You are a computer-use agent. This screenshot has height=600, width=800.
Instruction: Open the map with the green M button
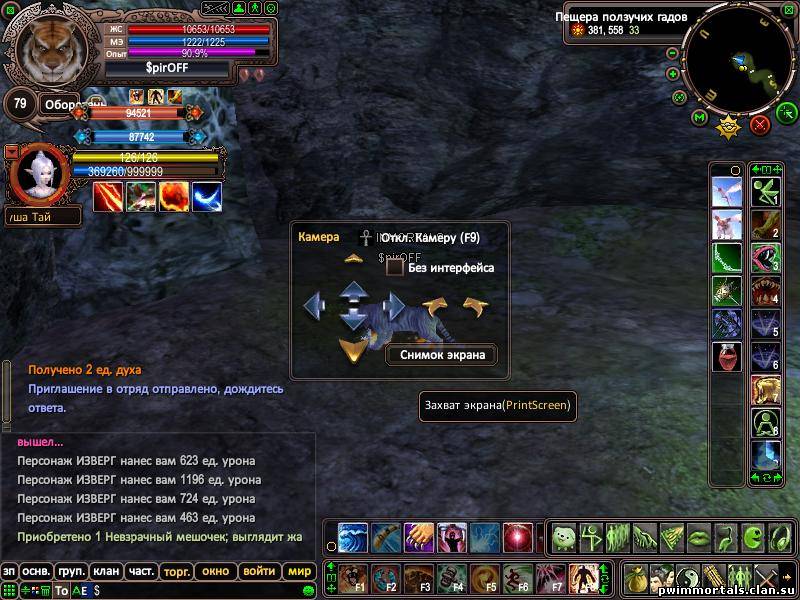click(x=700, y=118)
